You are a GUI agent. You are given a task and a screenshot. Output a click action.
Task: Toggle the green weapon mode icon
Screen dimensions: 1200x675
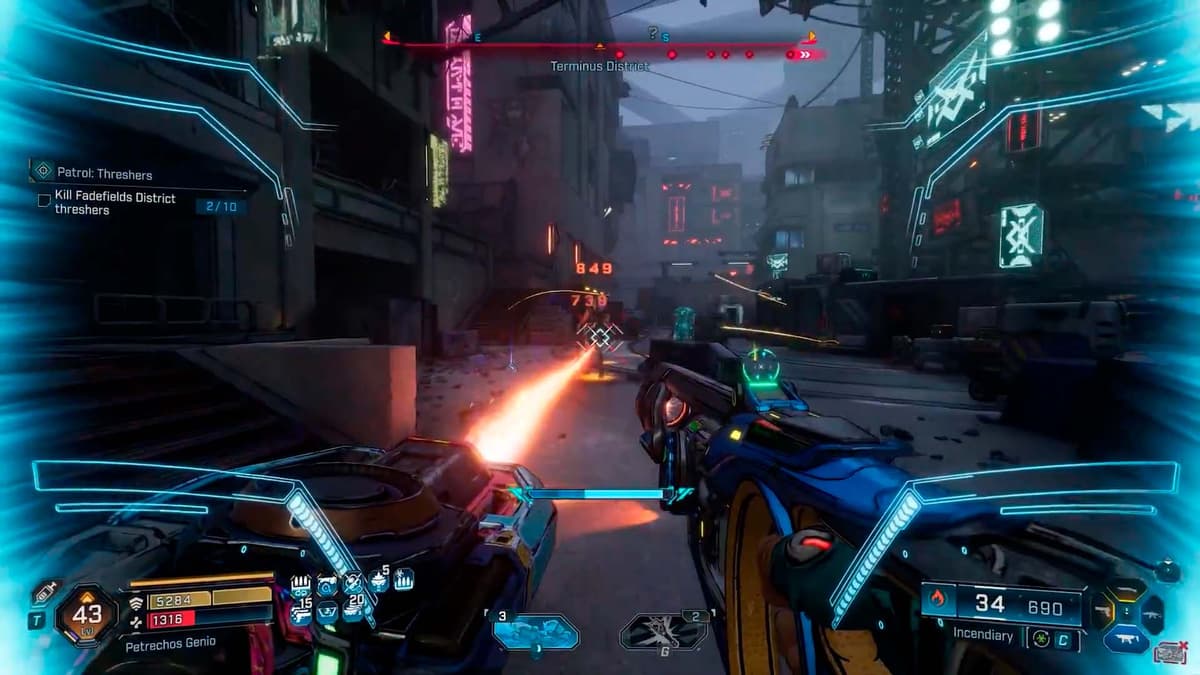coord(1041,637)
